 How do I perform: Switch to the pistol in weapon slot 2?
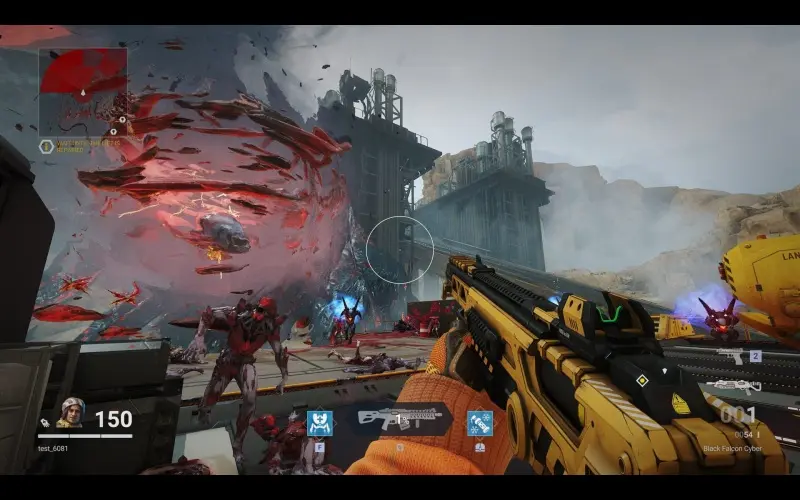[x=733, y=356]
